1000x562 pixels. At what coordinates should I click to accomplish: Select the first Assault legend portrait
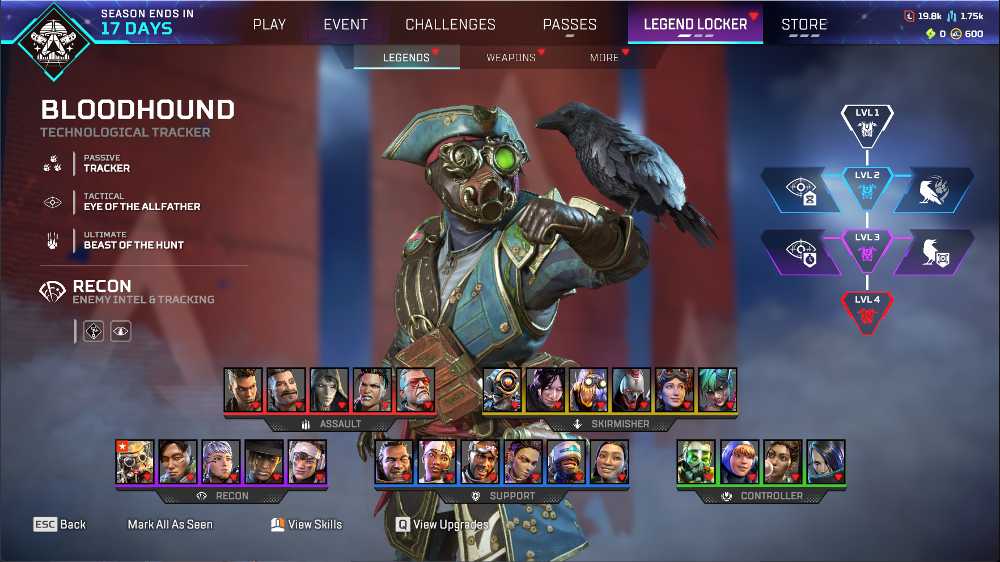[x=243, y=390]
